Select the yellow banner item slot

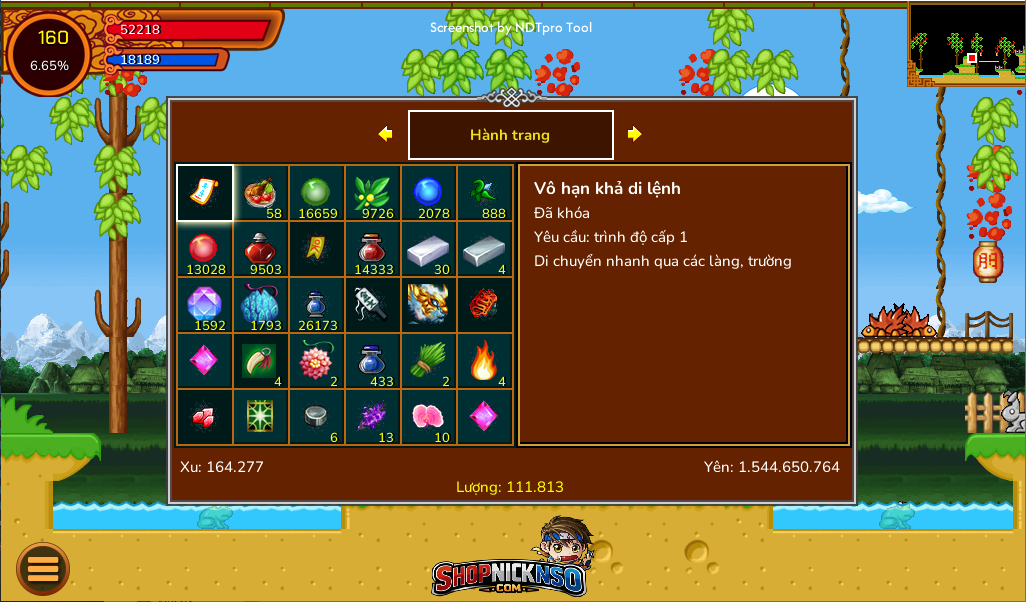pyautogui.click(x=317, y=249)
